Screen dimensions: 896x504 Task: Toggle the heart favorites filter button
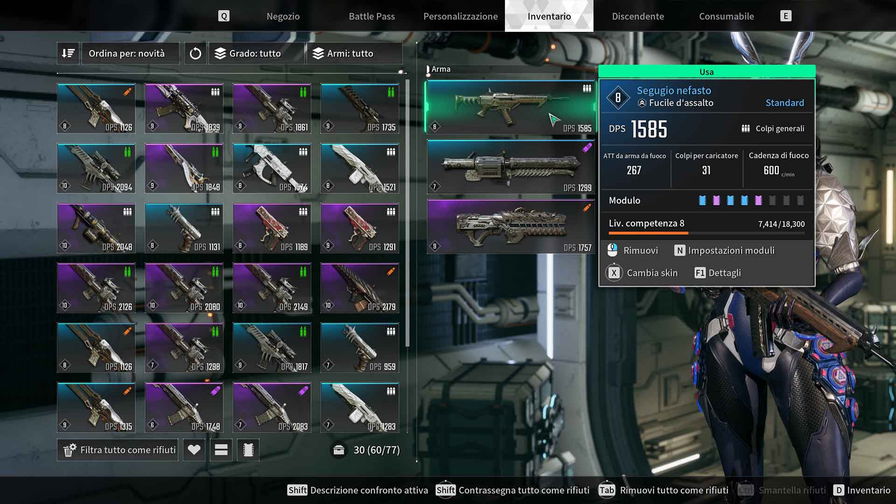click(x=194, y=450)
